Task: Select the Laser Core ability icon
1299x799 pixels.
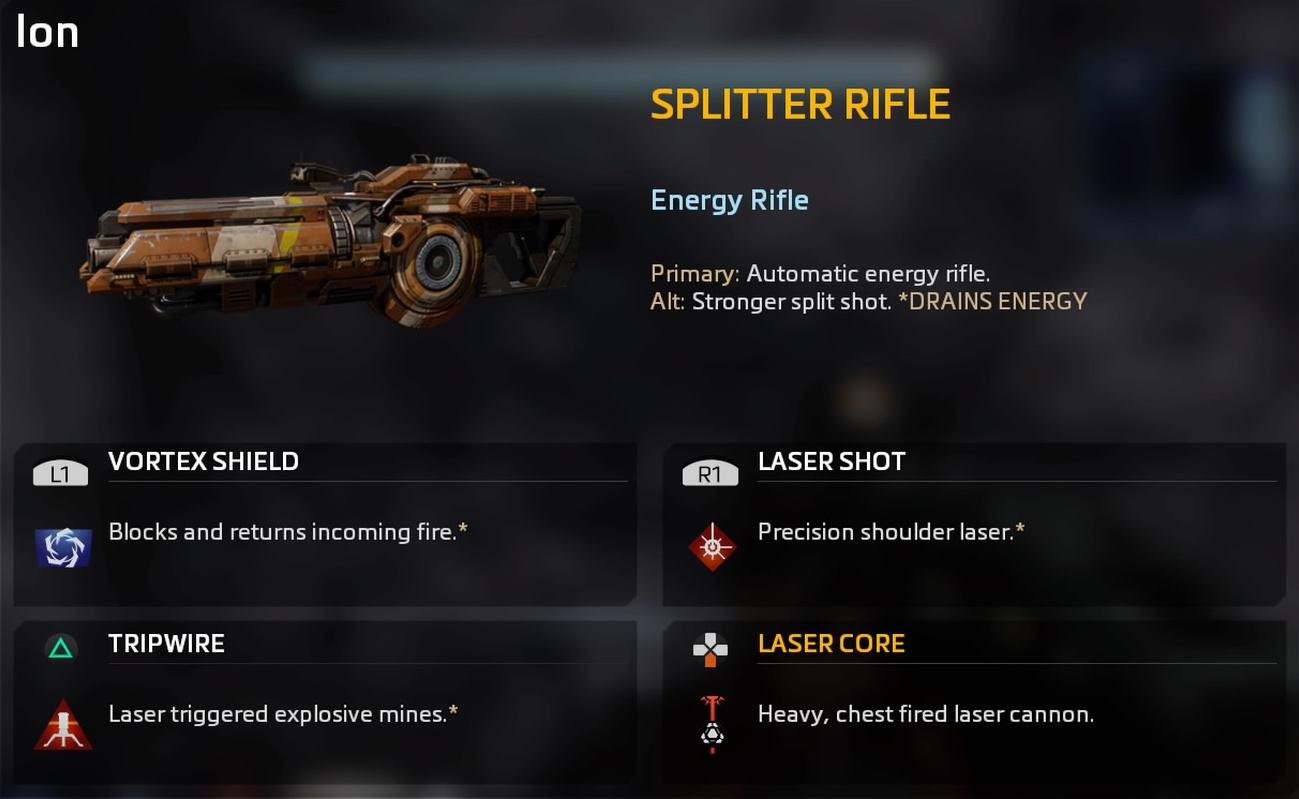Action: [711, 724]
